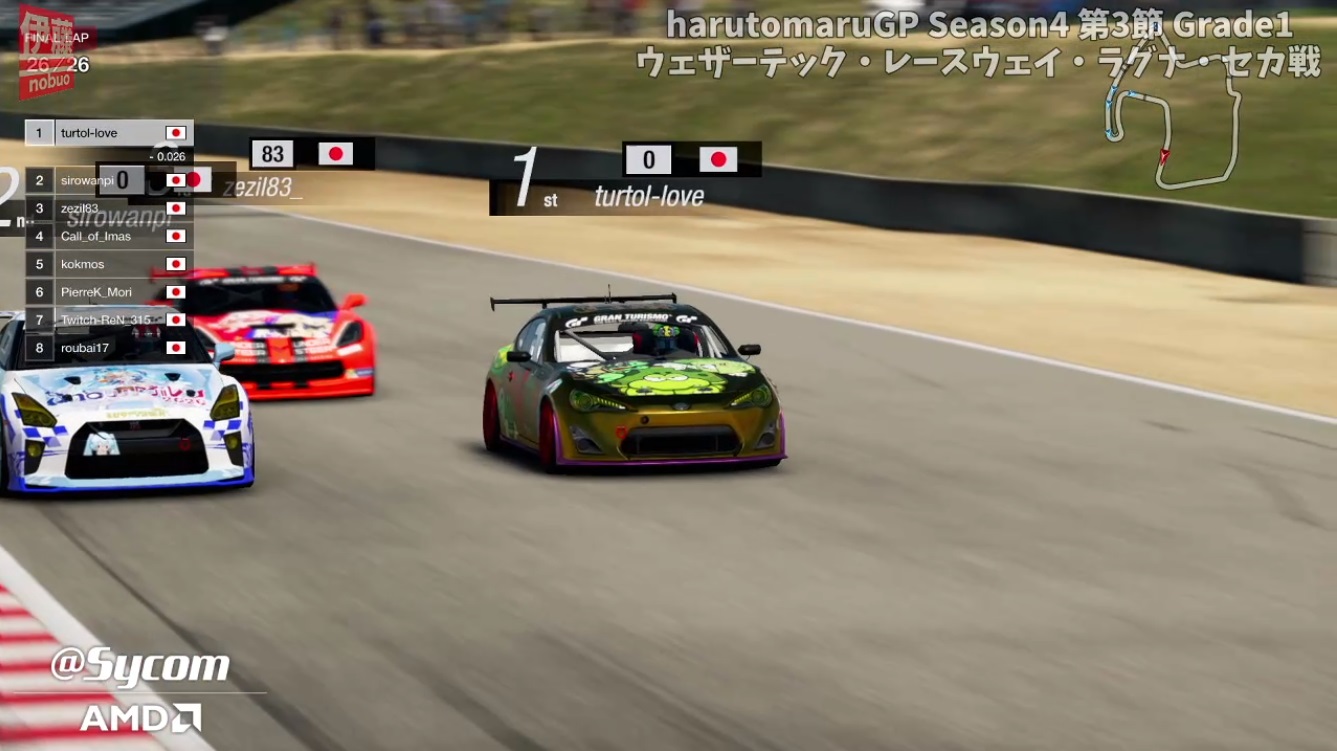This screenshot has height=751, width=1337.
Task: Choose zezil83 in the standings list
Action: click(109, 208)
